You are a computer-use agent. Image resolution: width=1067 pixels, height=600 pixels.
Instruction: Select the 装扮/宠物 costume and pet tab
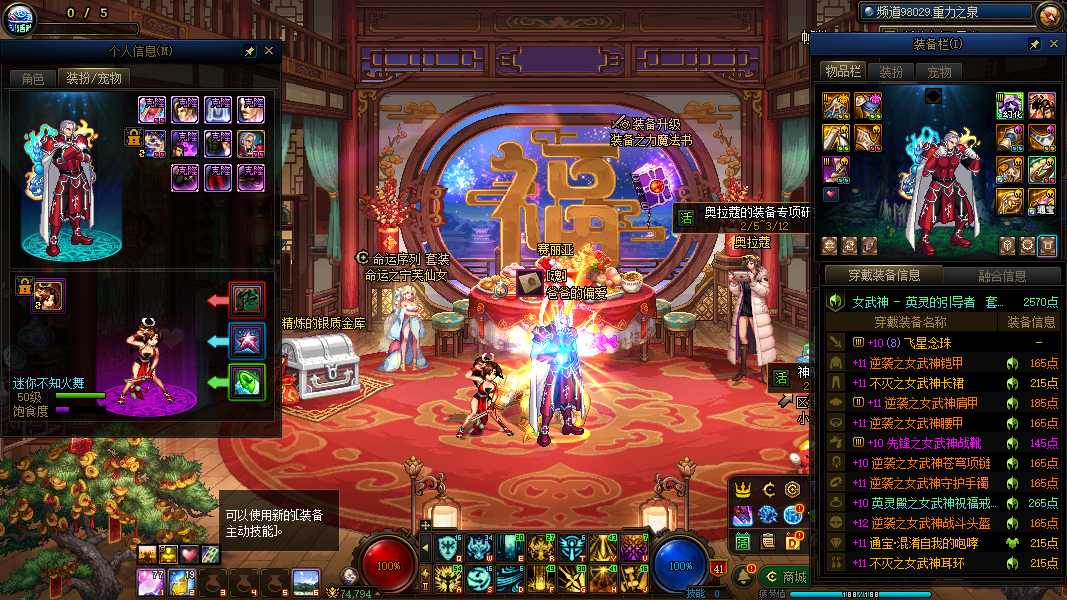click(x=94, y=78)
